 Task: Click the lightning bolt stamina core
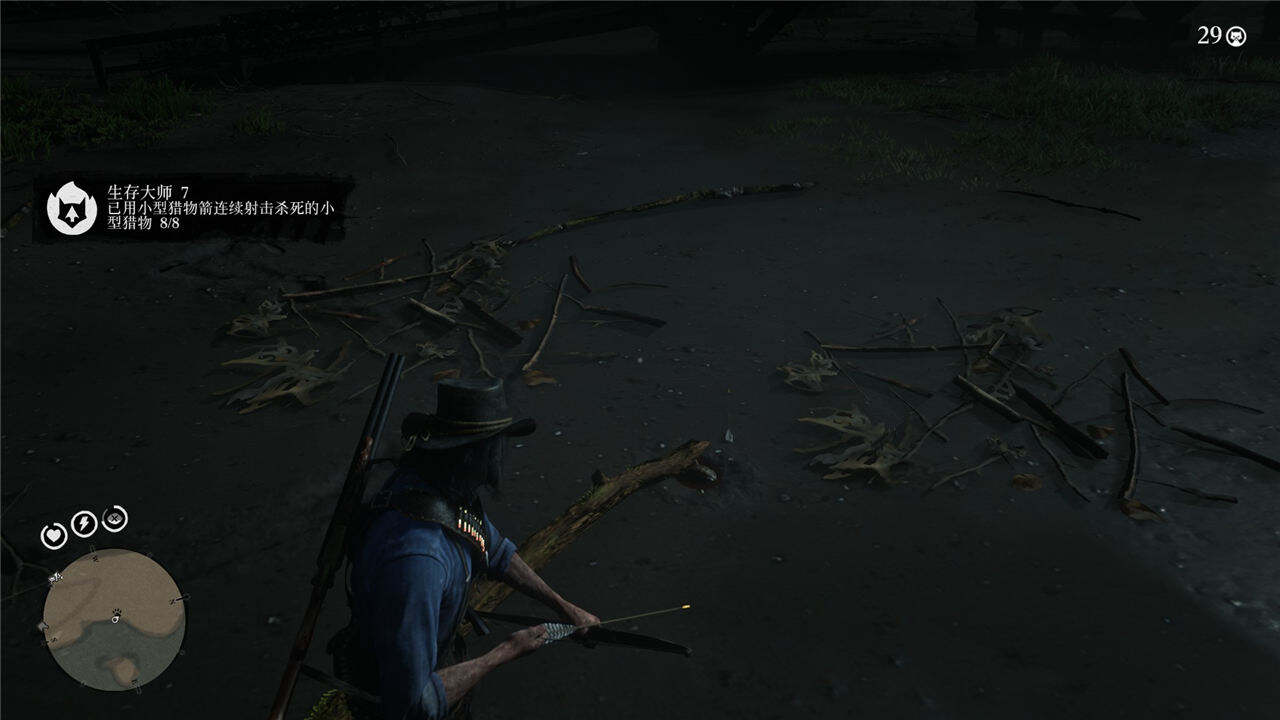(x=84, y=524)
